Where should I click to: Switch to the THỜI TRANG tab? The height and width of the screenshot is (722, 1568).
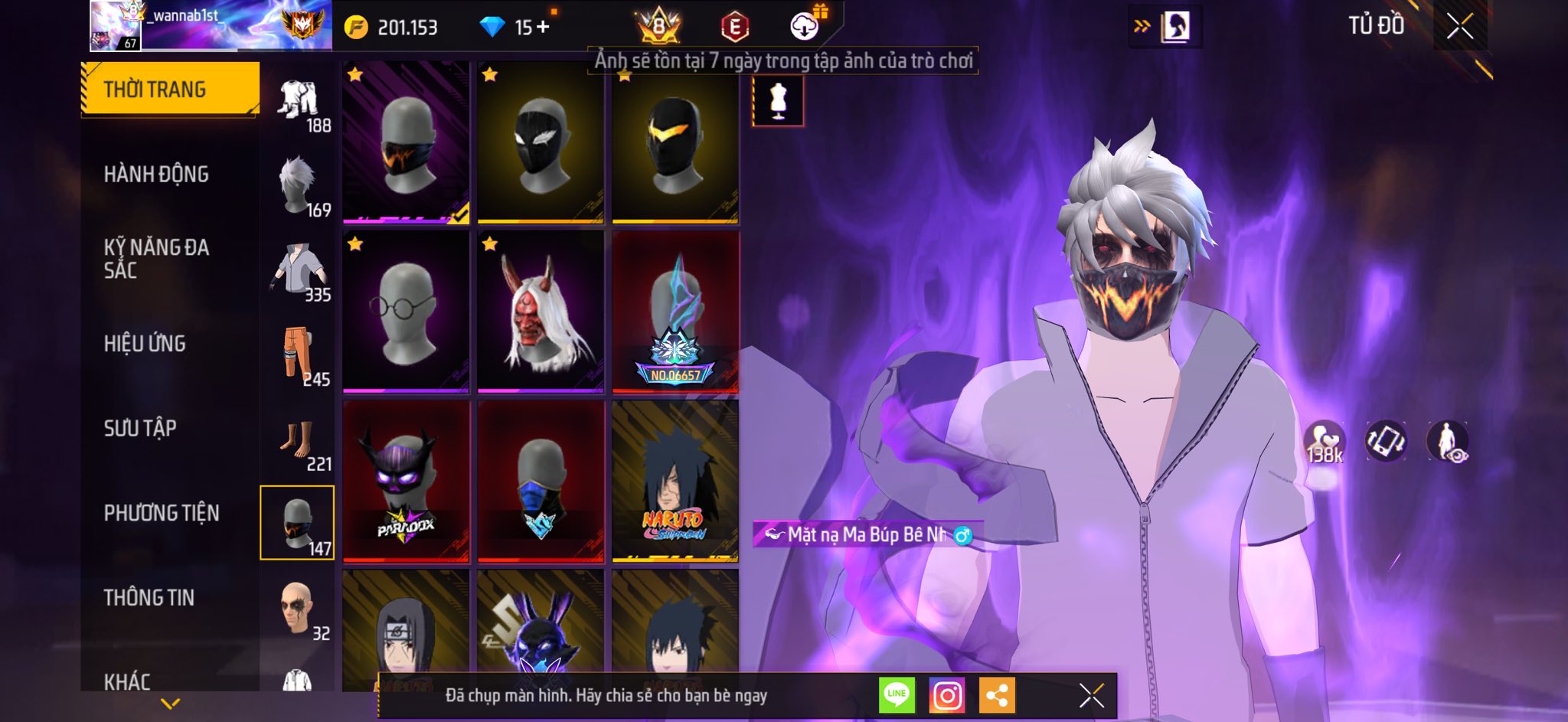(169, 90)
